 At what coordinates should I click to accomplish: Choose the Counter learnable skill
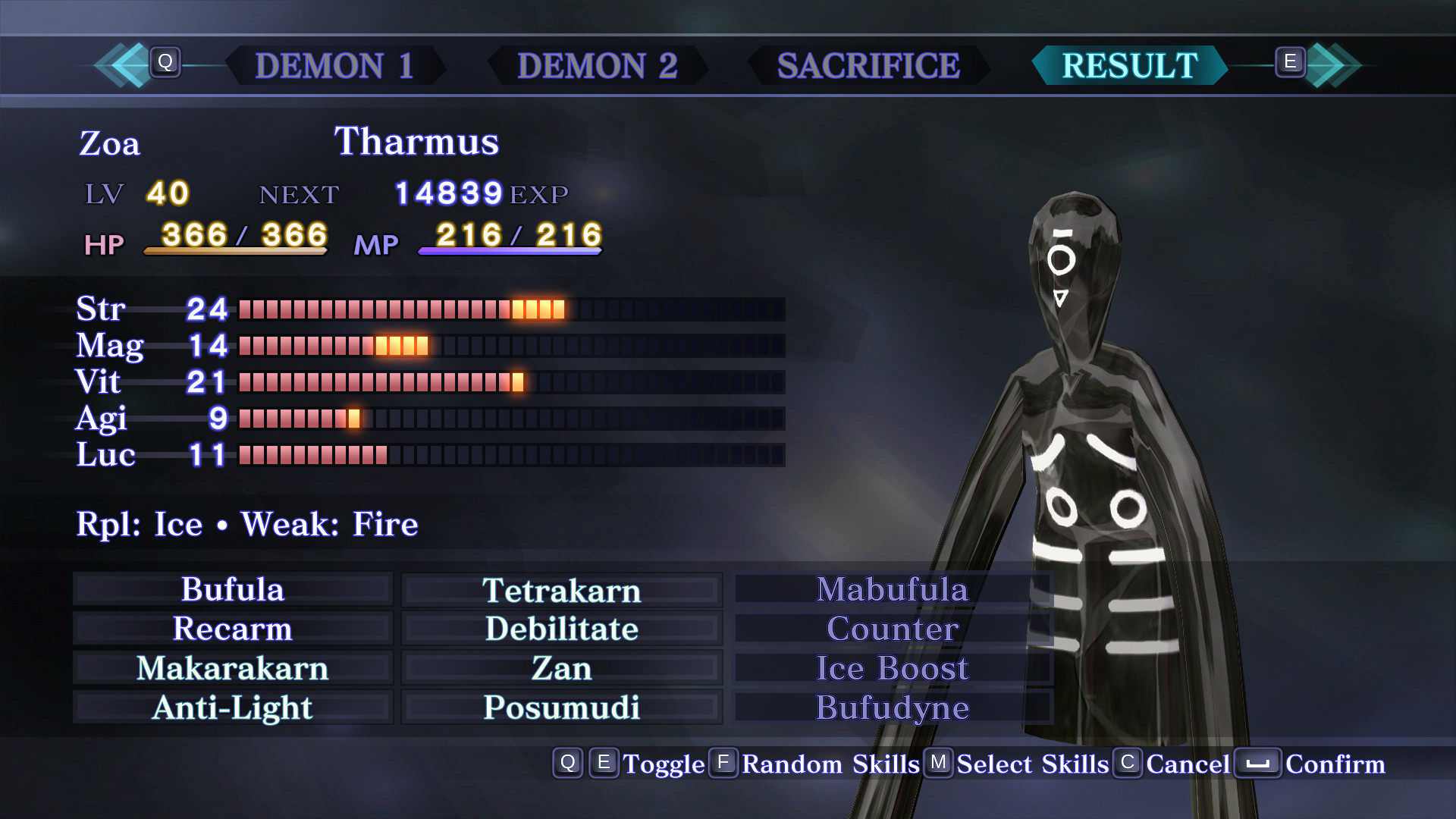pyautogui.click(x=893, y=629)
